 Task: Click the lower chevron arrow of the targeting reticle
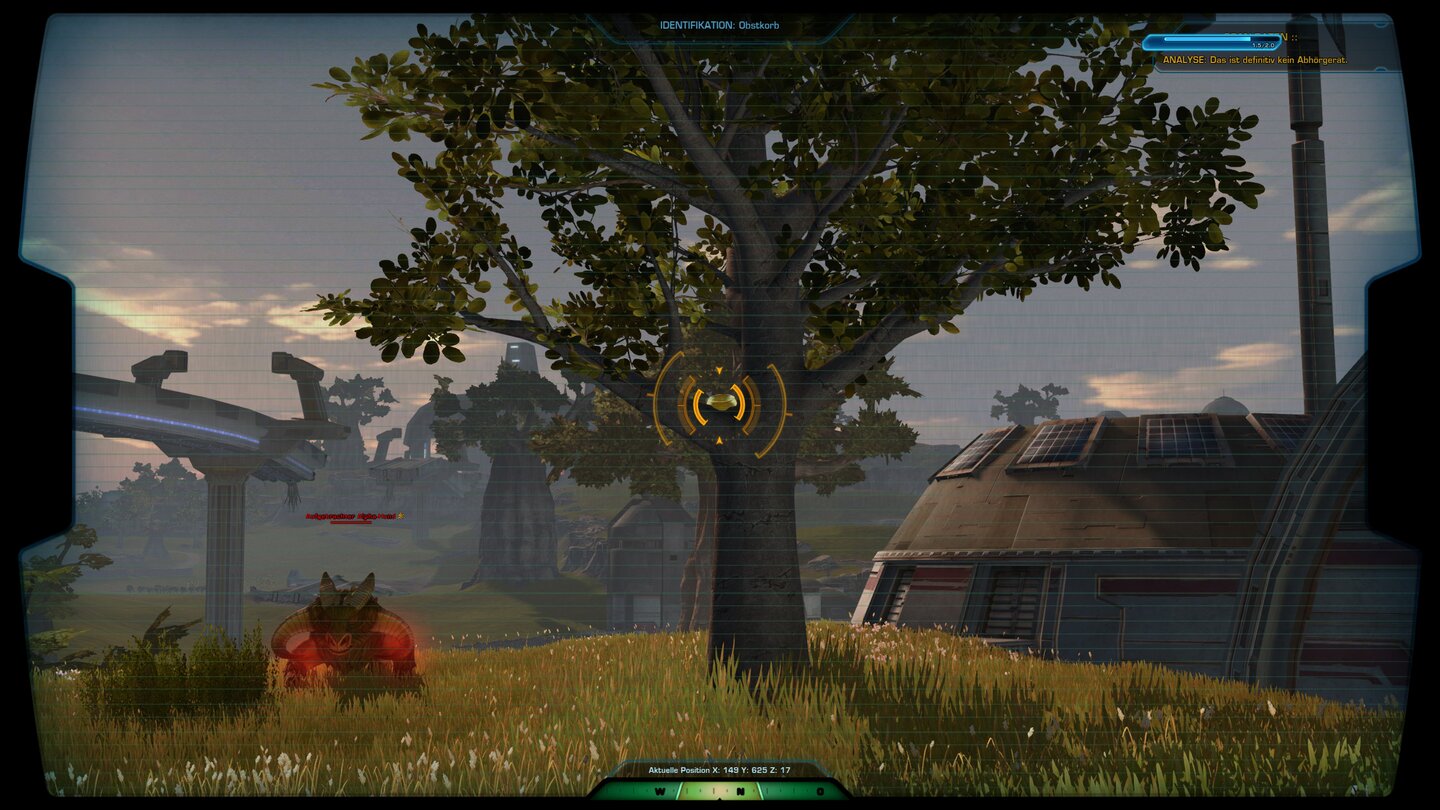[x=720, y=441]
